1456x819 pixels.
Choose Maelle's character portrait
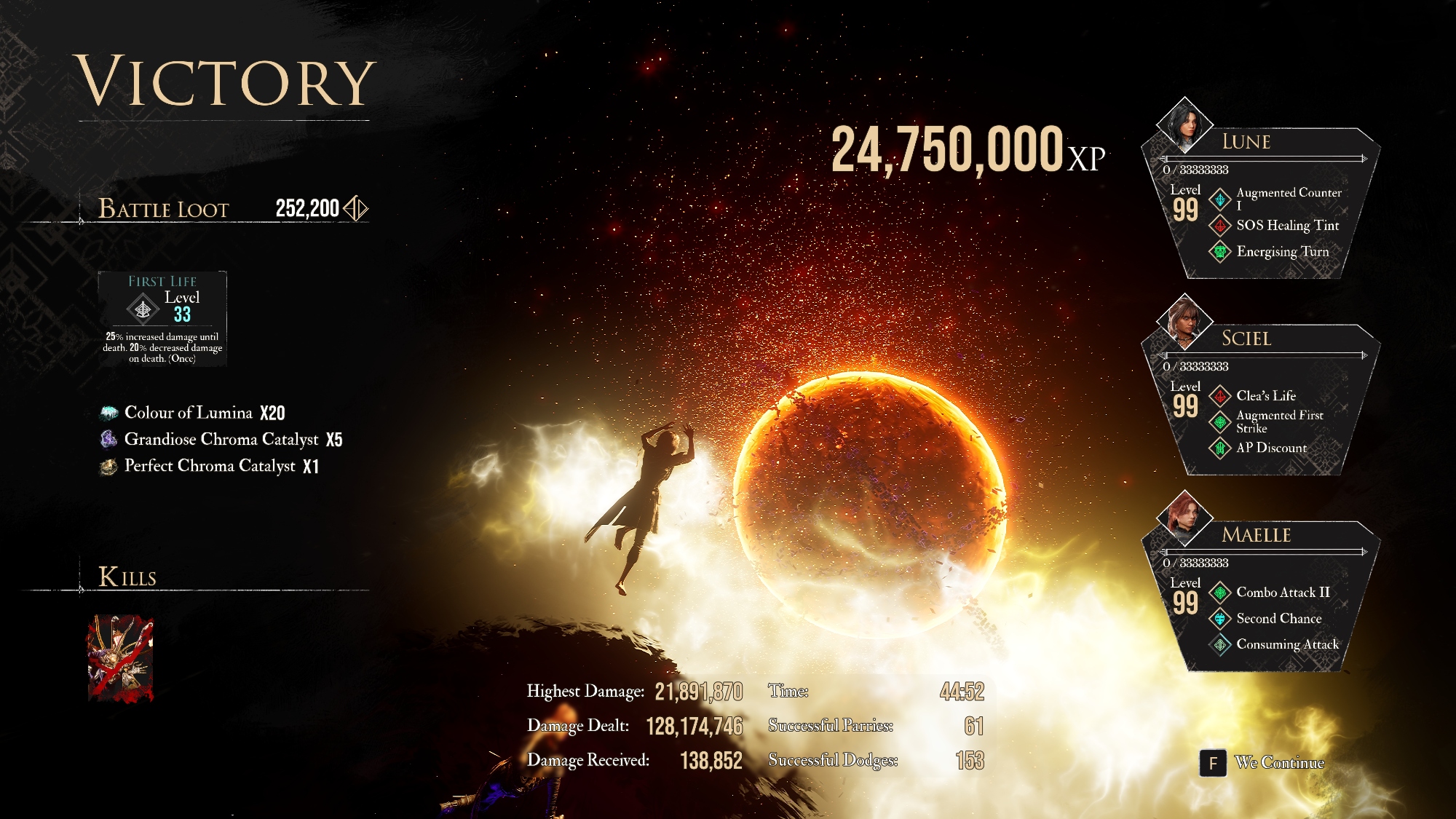point(1184,517)
